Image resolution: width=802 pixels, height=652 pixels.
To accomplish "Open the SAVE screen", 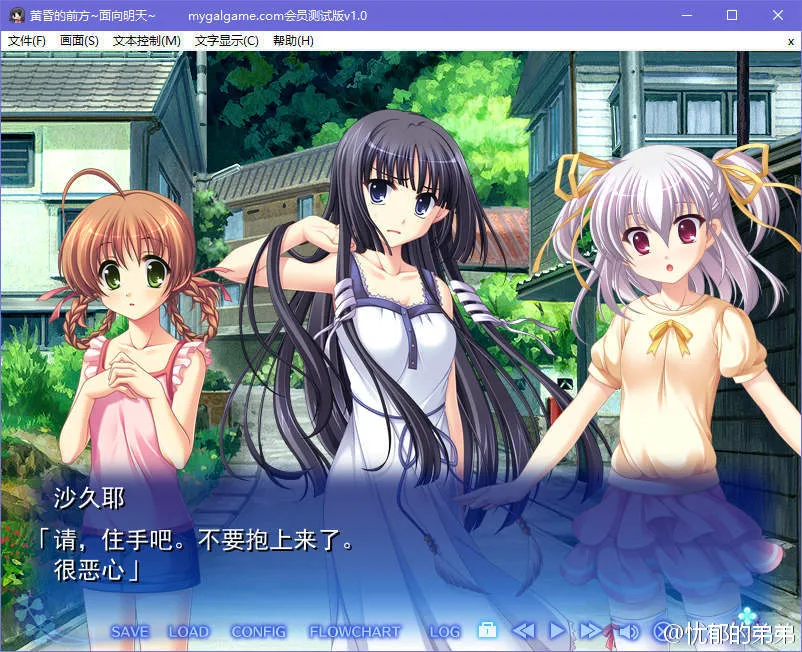I will [x=130, y=632].
